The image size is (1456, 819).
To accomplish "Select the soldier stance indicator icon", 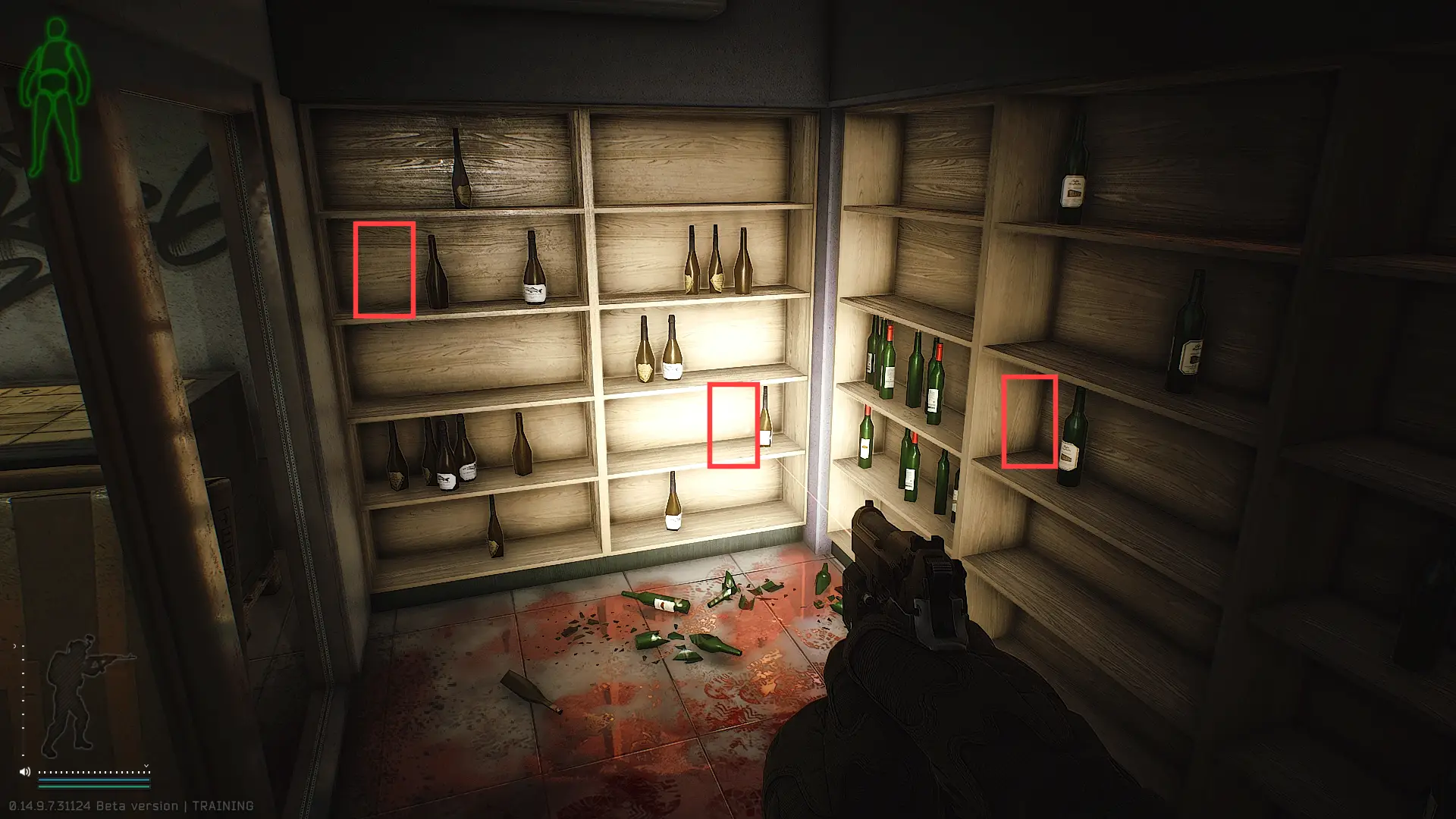I will (80, 694).
